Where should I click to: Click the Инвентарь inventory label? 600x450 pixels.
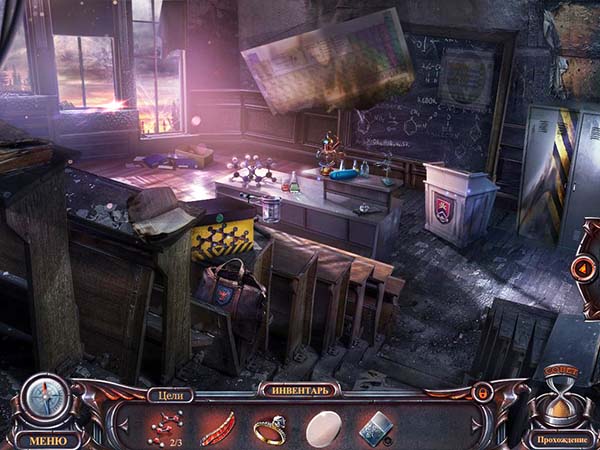pos(299,389)
